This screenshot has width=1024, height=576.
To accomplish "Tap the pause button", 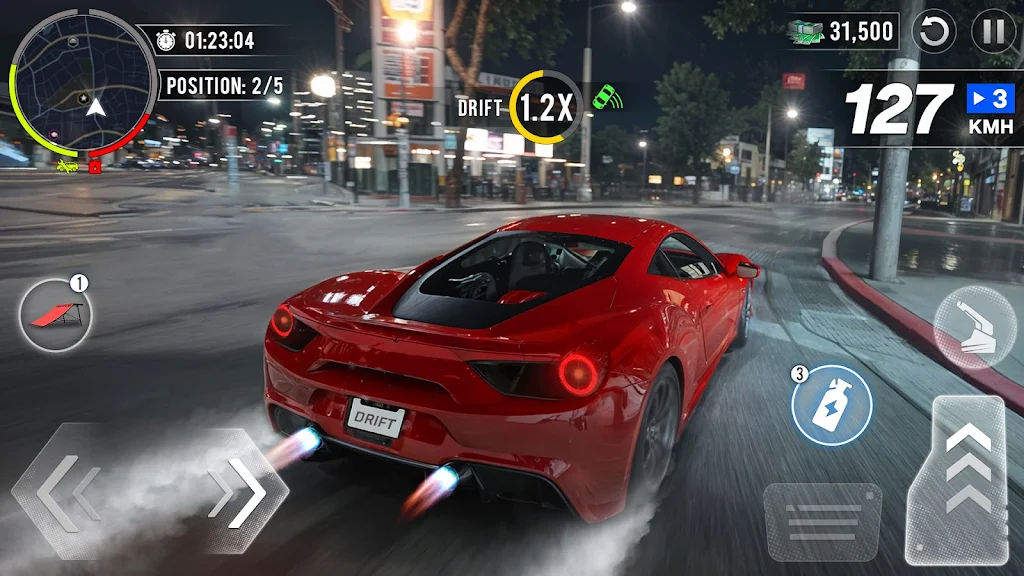I will pos(993,32).
